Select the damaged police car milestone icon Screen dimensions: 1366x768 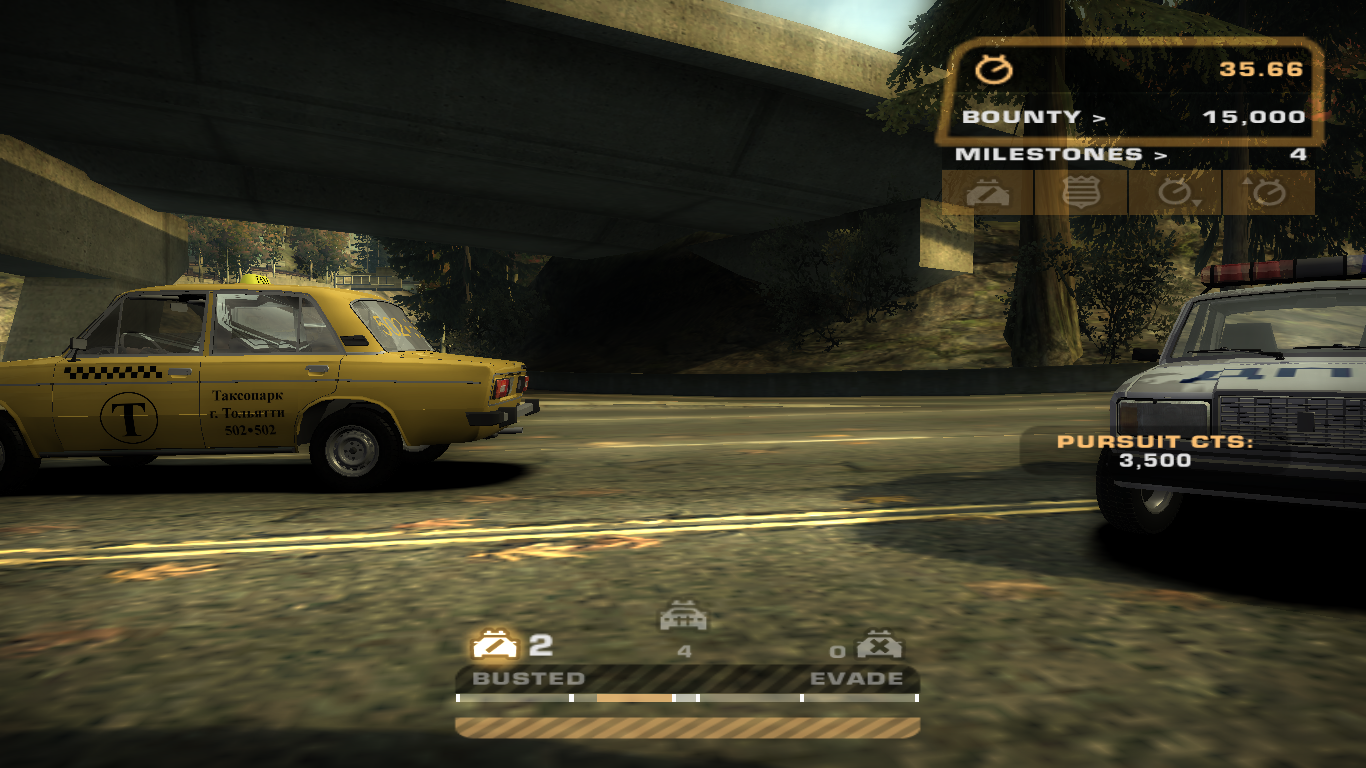(987, 192)
